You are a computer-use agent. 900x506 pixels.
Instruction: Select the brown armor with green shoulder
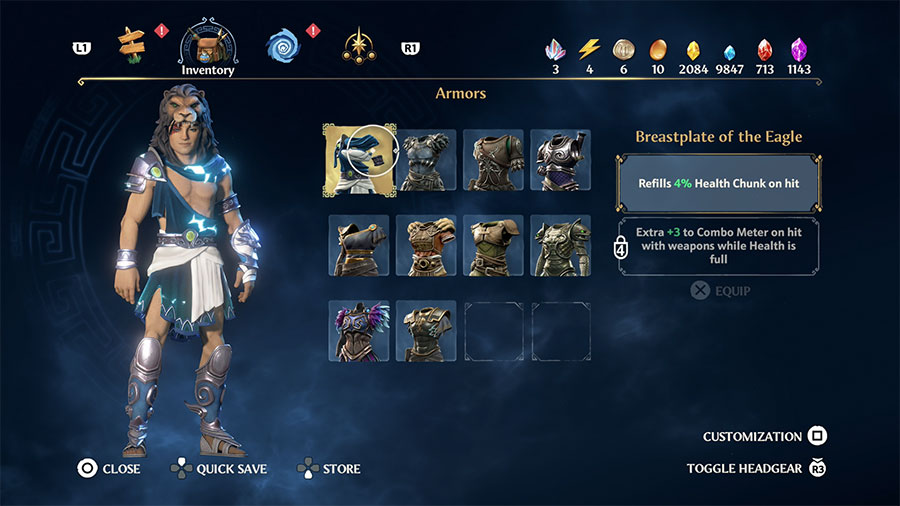coord(493,159)
